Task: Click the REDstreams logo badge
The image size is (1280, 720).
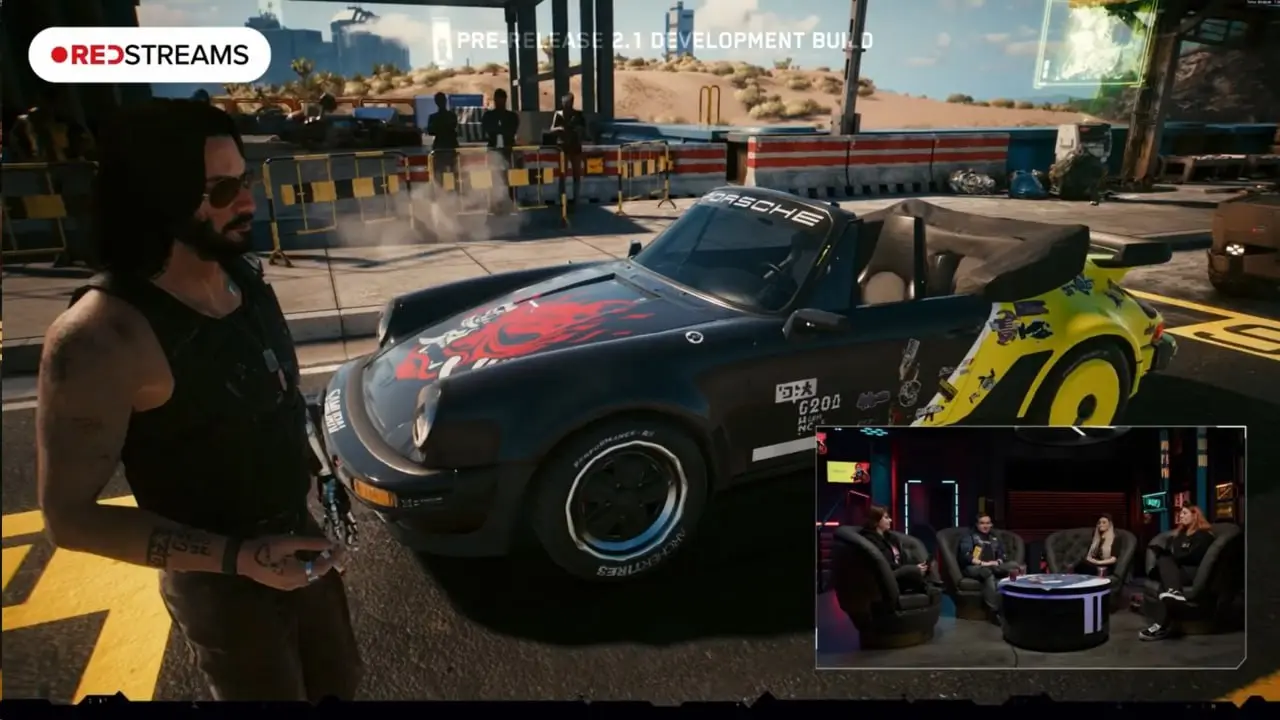Action: pyautogui.click(x=149, y=54)
